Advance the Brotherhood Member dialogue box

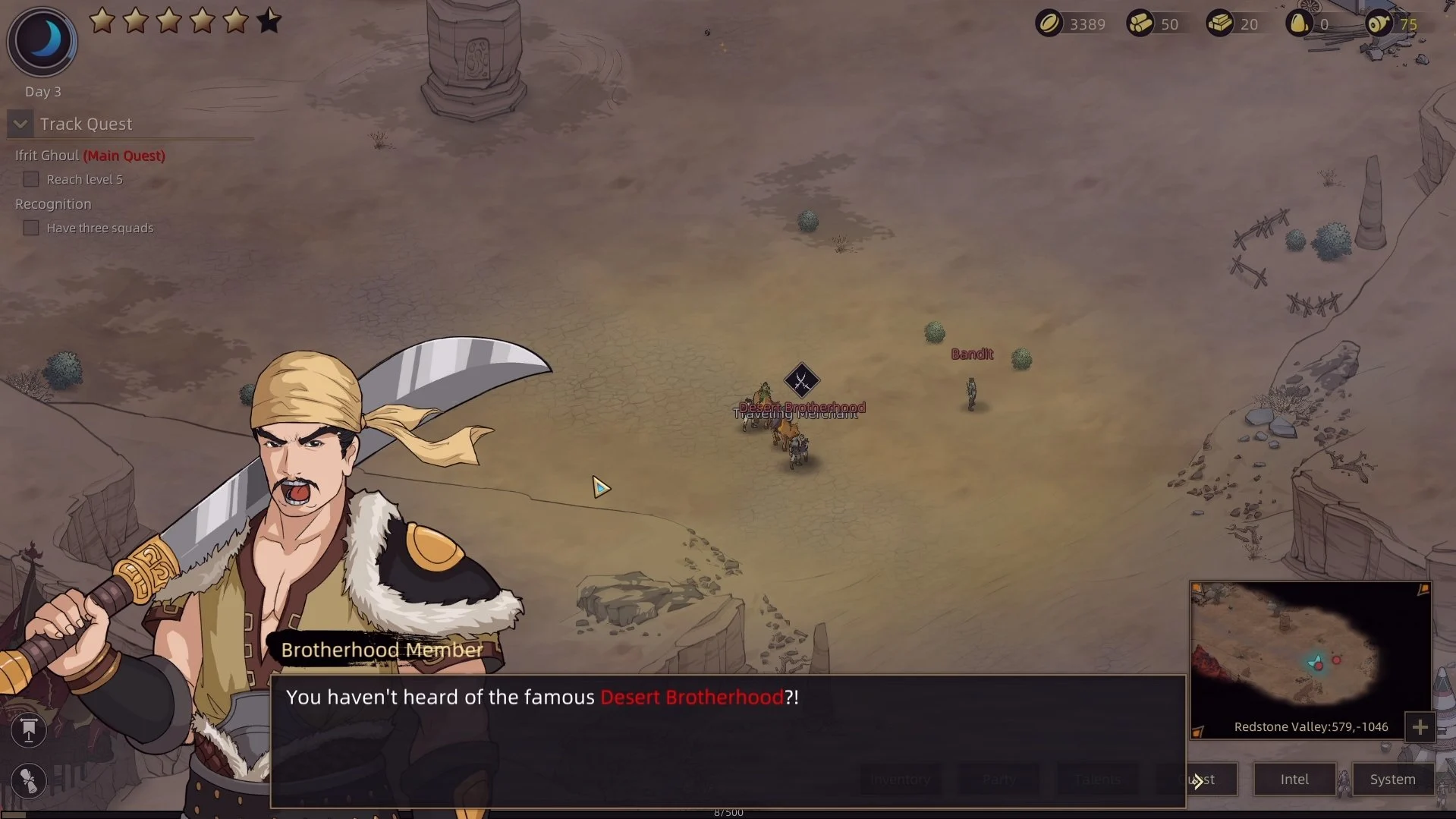pos(727,741)
